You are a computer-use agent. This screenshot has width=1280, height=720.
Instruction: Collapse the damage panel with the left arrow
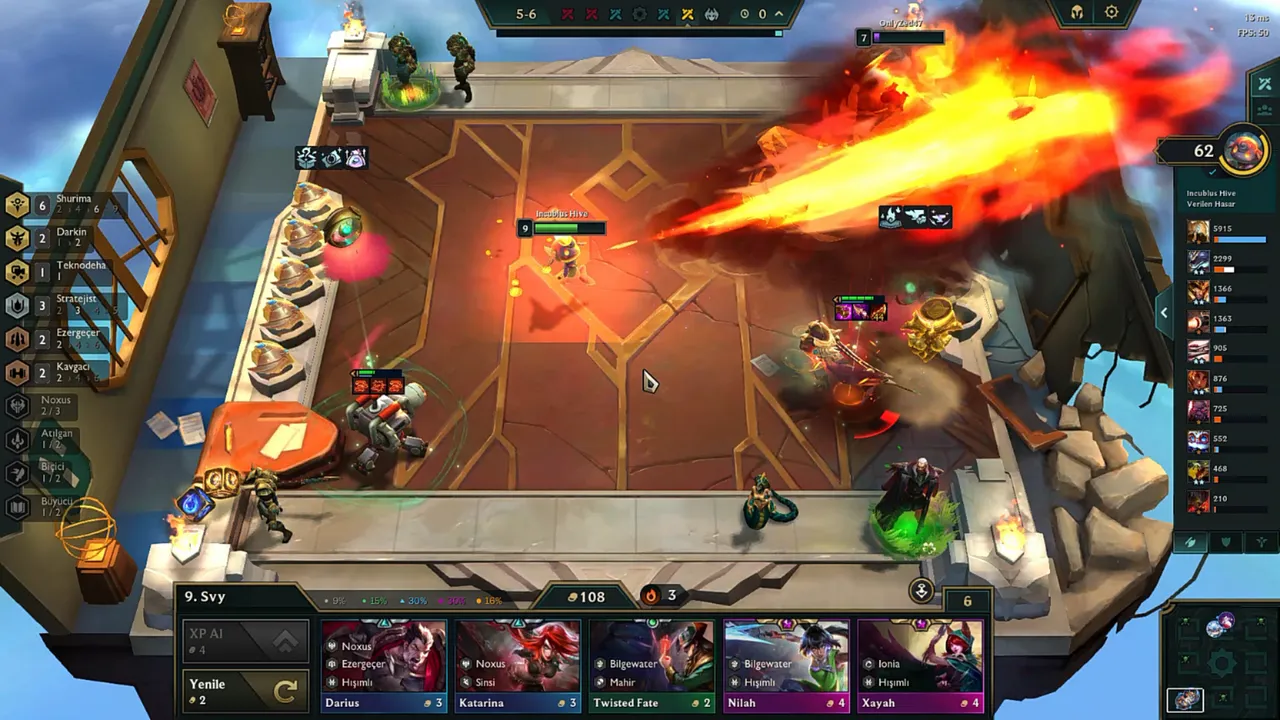point(1163,312)
